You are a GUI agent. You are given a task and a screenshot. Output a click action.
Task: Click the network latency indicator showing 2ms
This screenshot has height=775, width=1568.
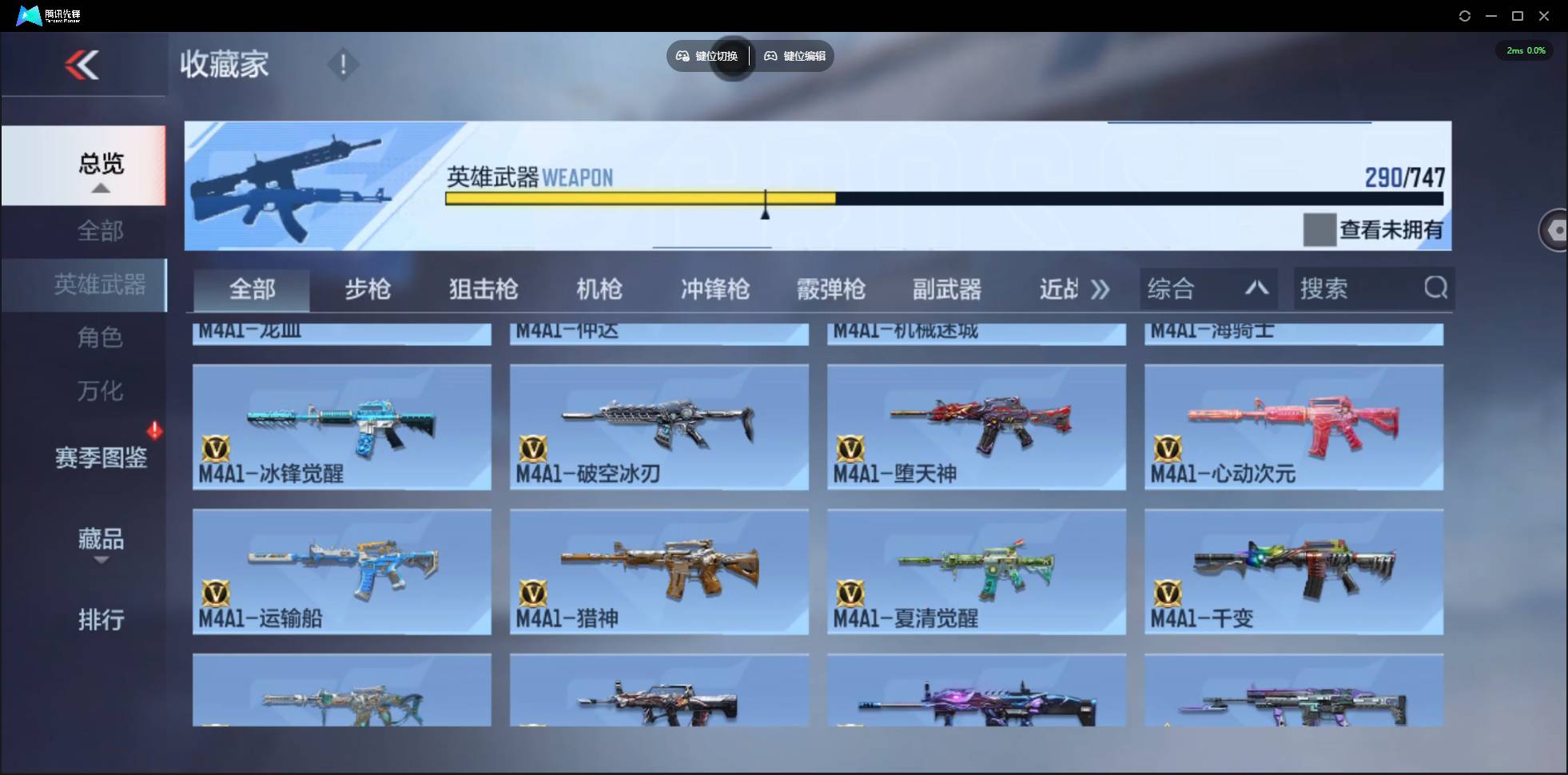coord(1525,50)
